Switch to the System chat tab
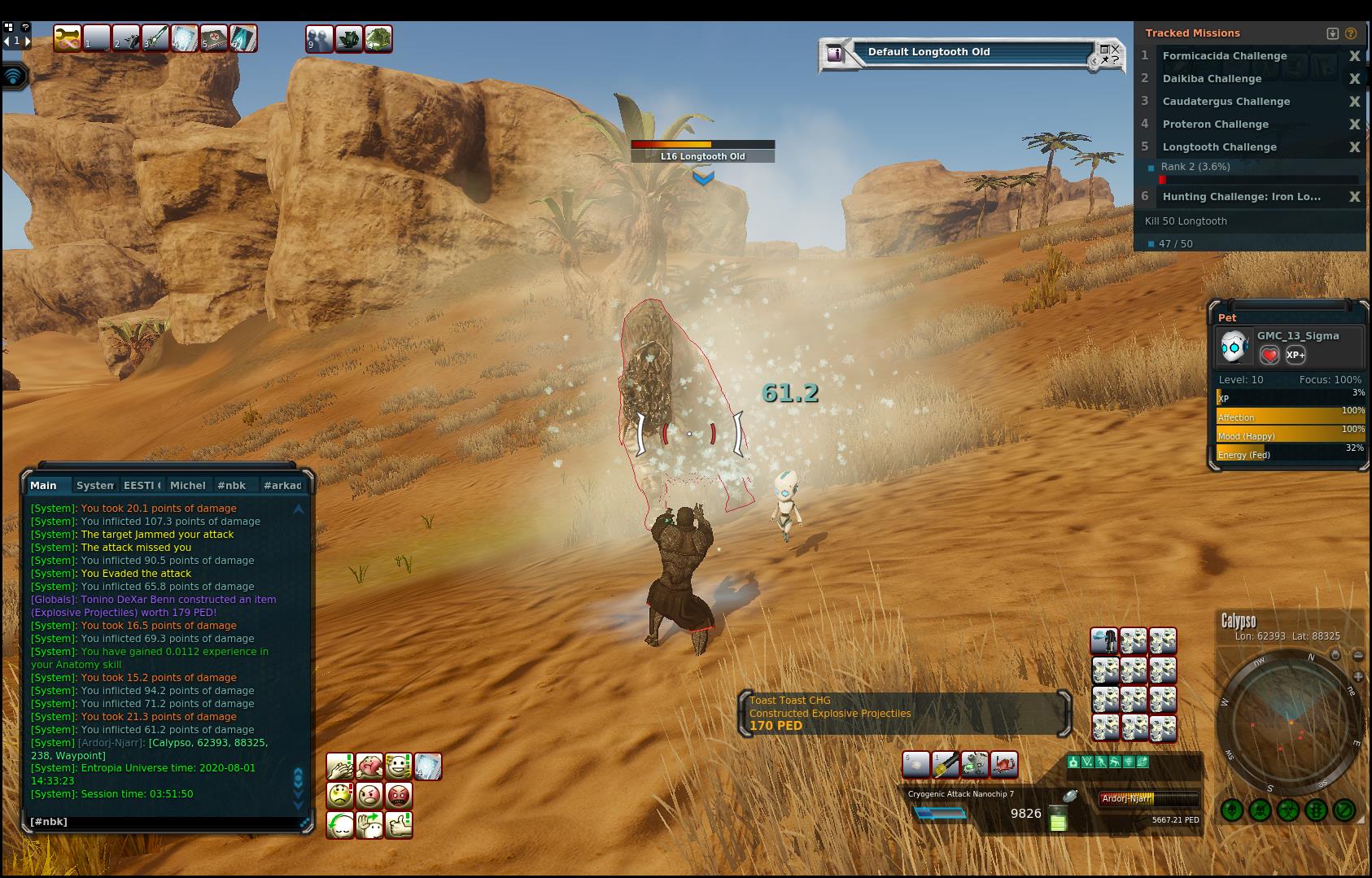 pos(94,485)
